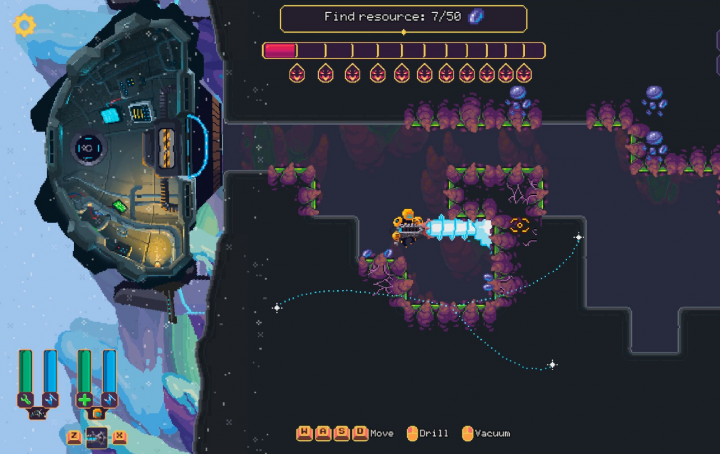Open the Find resource objective tracker
Screen dimensions: 720x454
(x=403, y=18)
